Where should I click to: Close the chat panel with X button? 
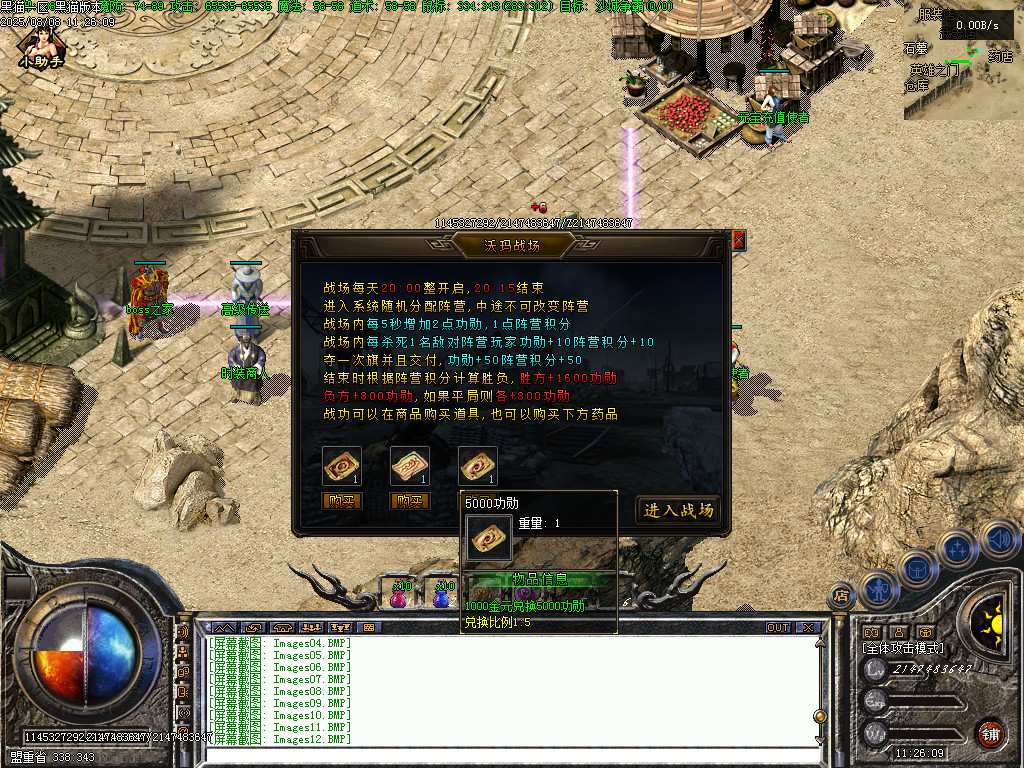[x=808, y=628]
